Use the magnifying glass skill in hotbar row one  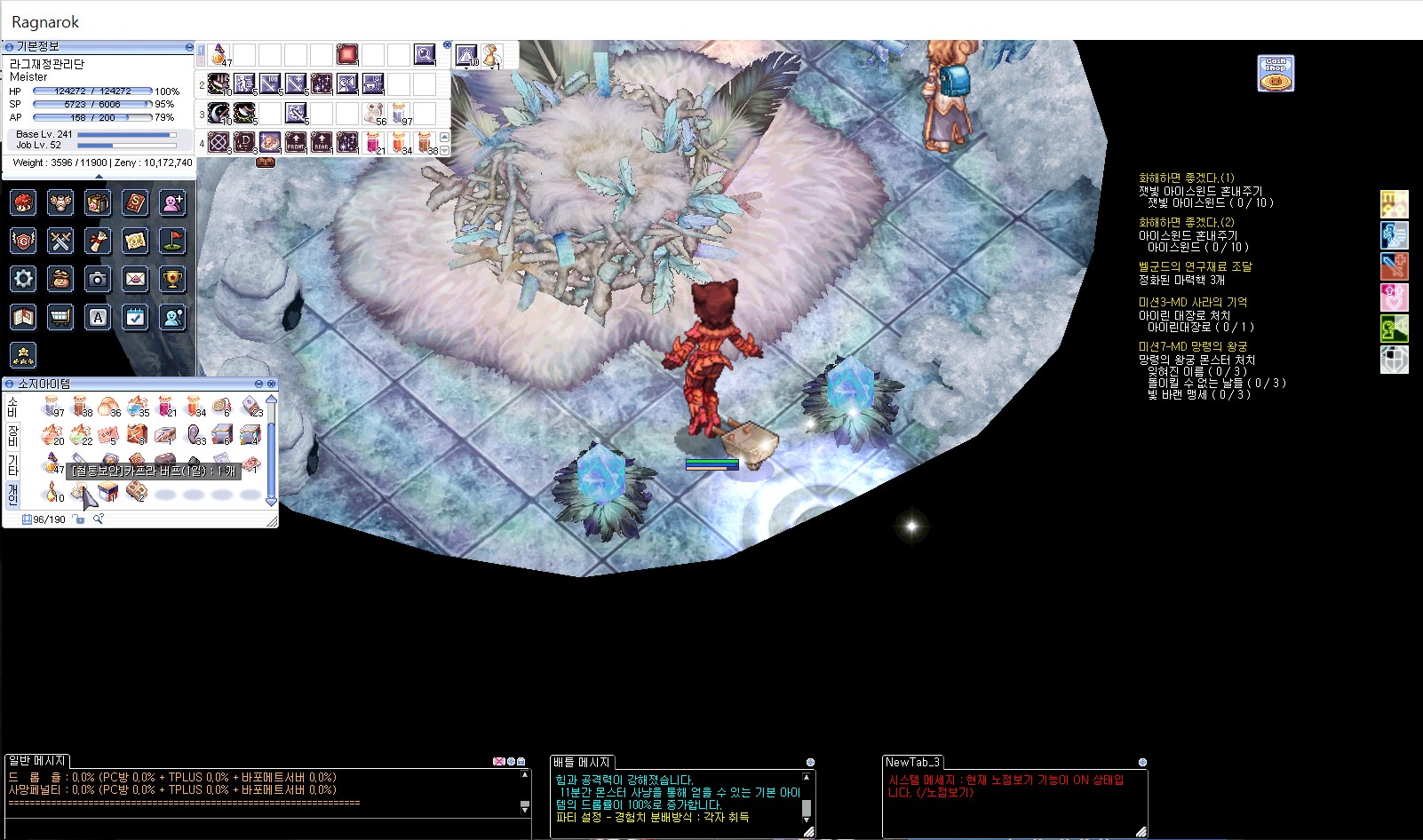pyautogui.click(x=425, y=55)
